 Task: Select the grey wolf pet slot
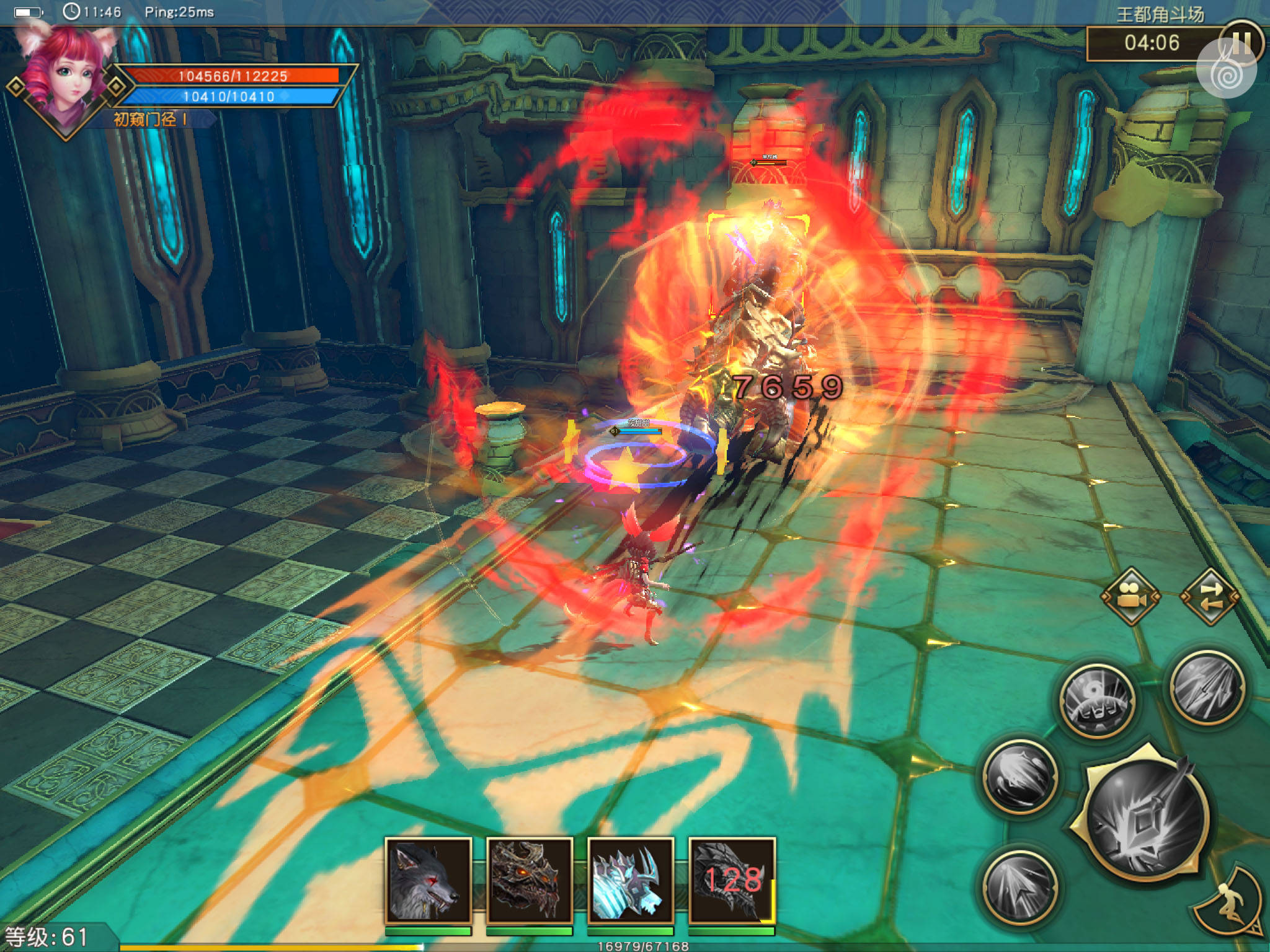click(x=428, y=880)
